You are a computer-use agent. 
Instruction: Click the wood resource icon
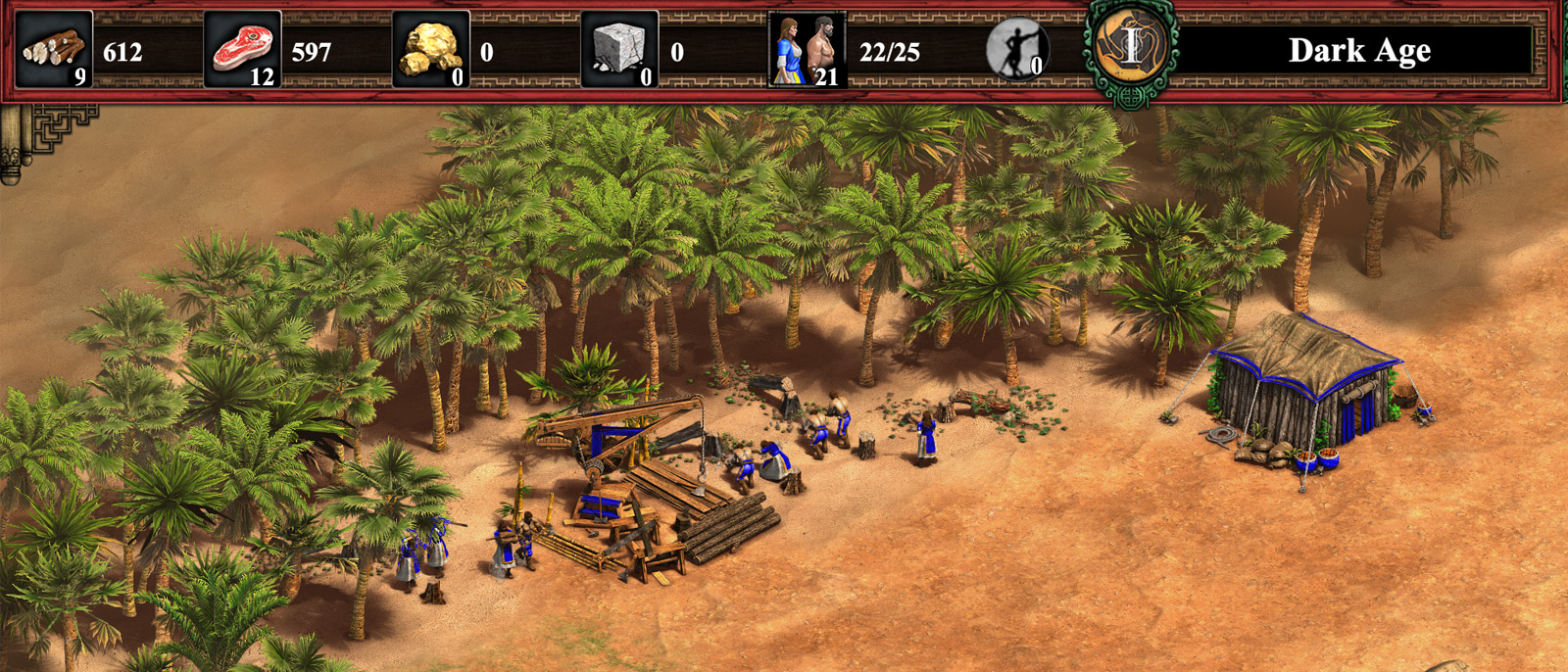[54, 49]
